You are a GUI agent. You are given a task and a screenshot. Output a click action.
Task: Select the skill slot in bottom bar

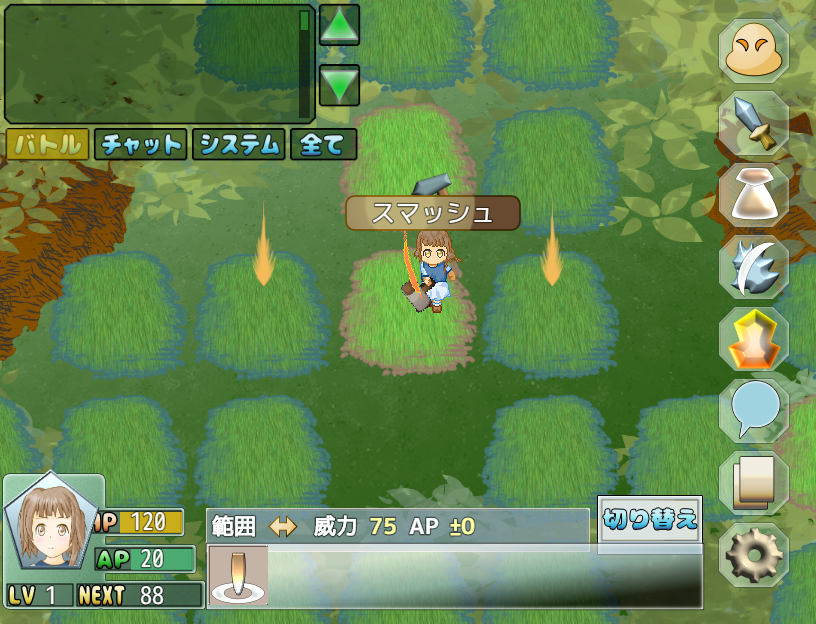tap(238, 577)
